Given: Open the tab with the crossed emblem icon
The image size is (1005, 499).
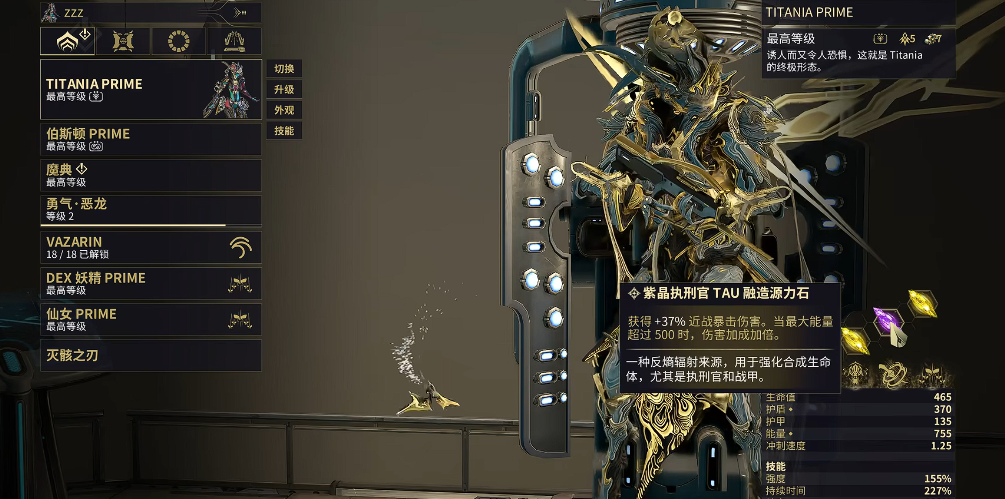Looking at the screenshot, I should click(125, 41).
